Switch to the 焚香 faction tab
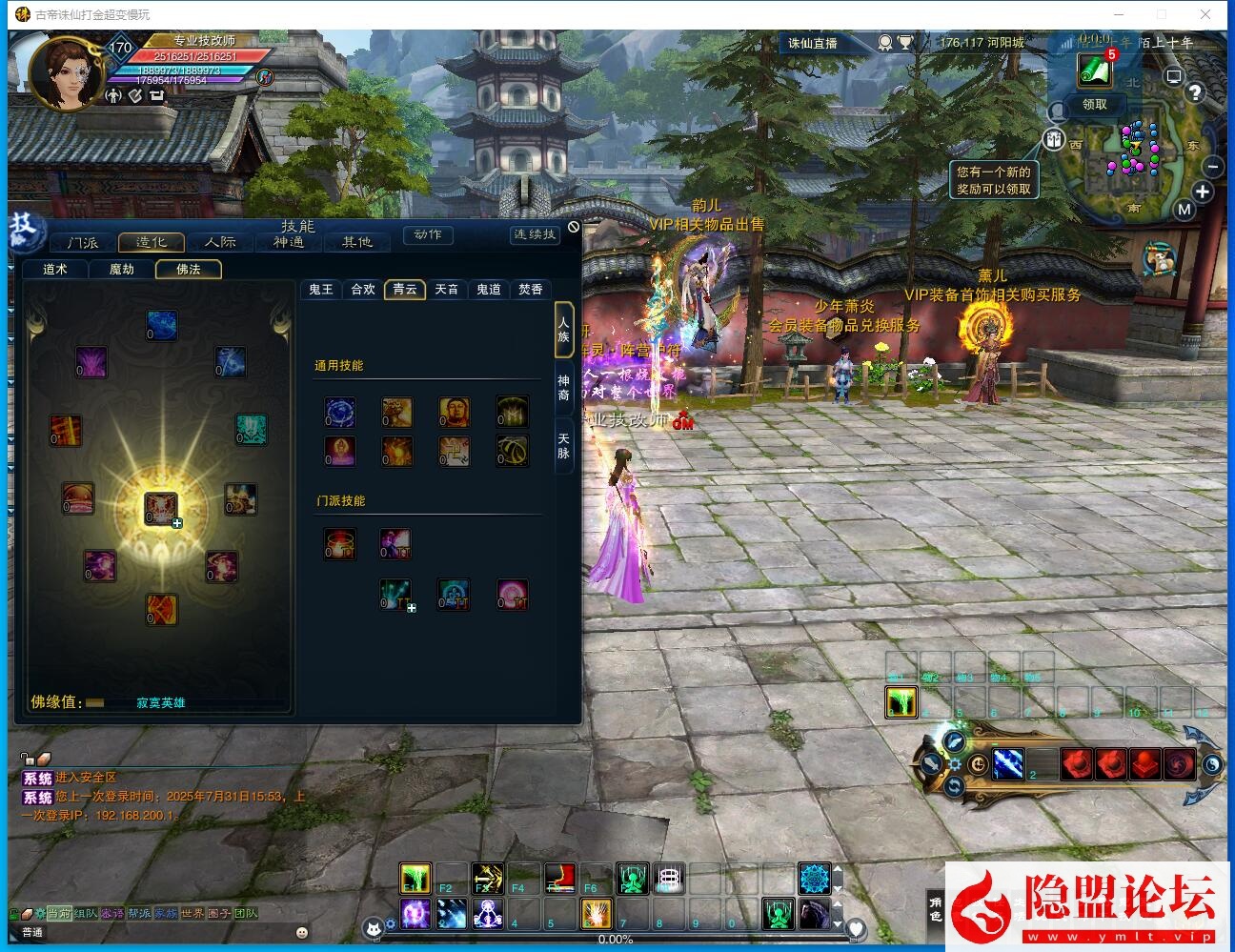 point(531,290)
